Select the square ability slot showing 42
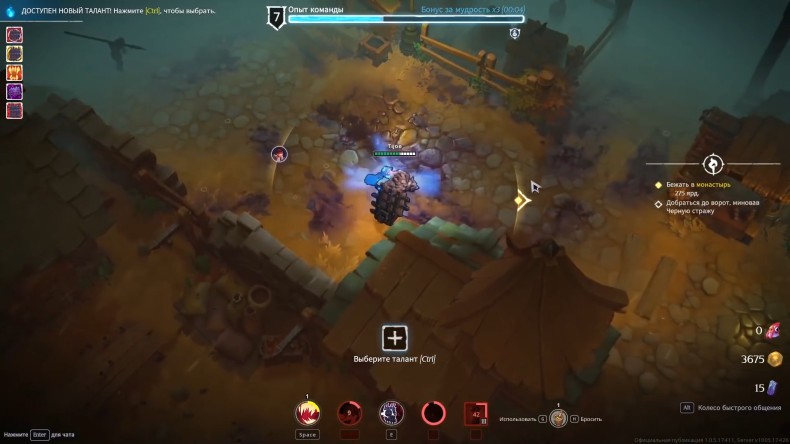Image resolution: width=790 pixels, height=444 pixels. [475, 412]
